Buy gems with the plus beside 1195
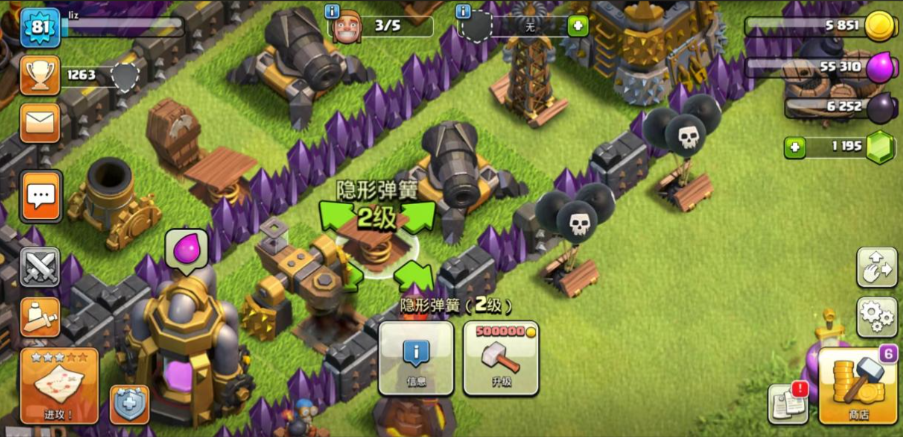This screenshot has height=437, width=903. 795,147
